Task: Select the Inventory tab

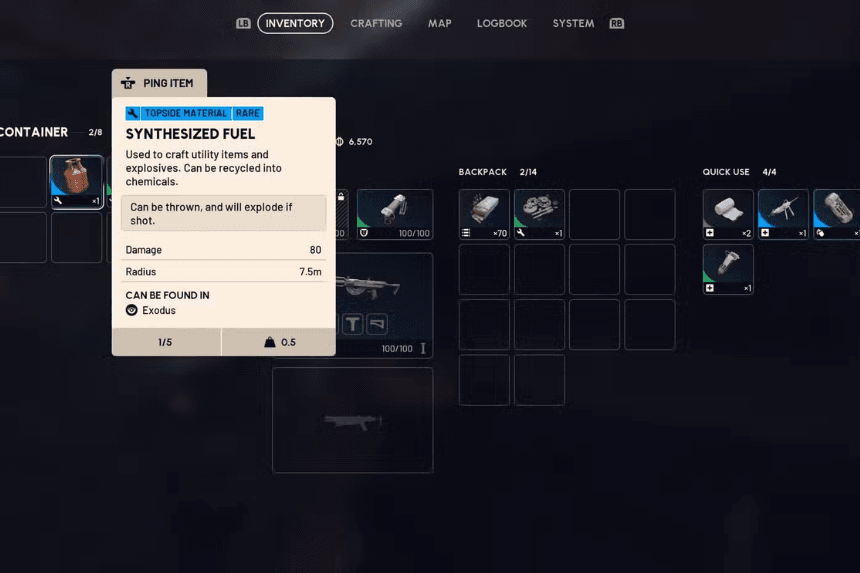Action: click(x=295, y=23)
